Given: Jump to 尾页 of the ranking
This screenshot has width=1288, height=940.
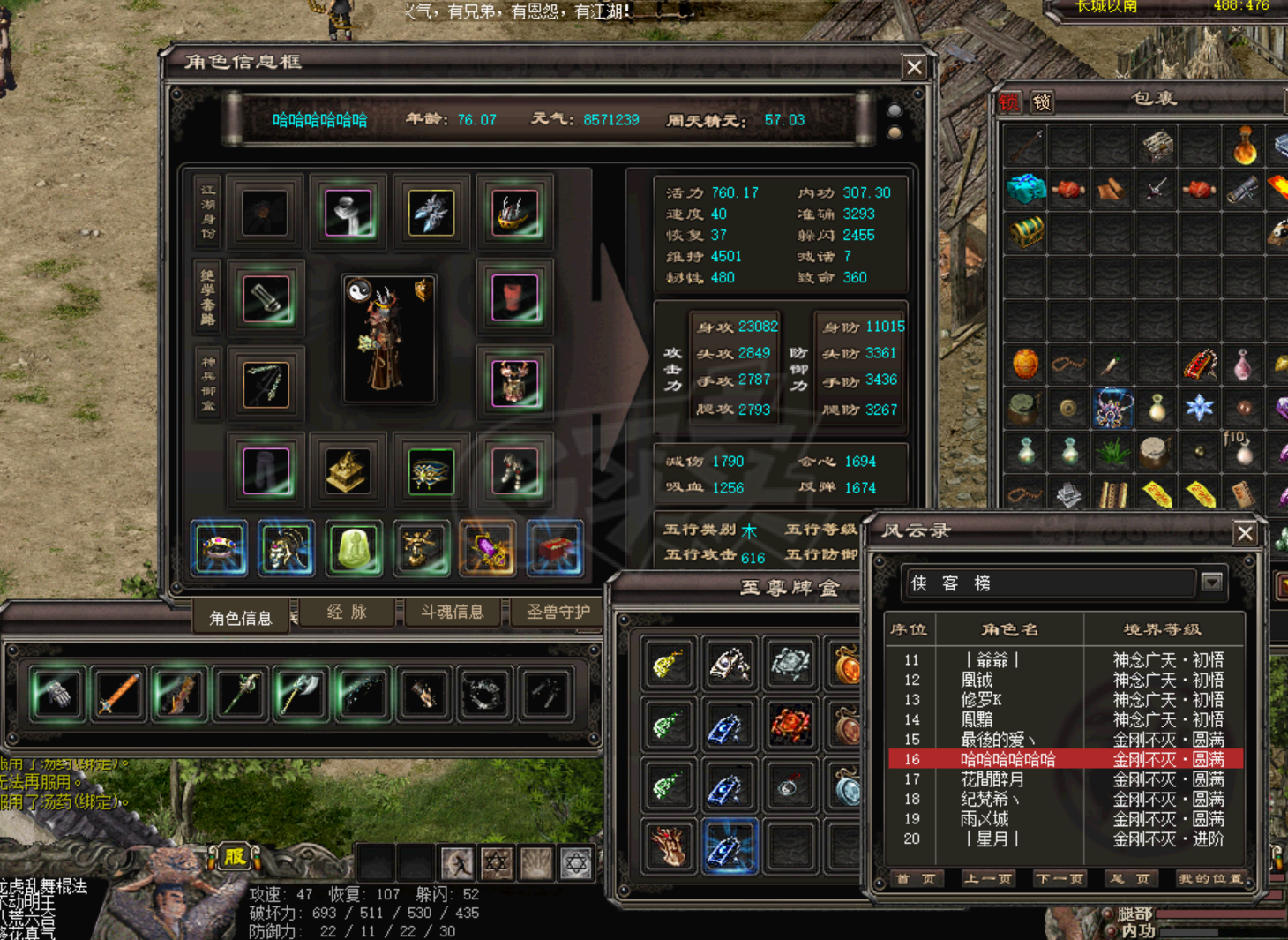Looking at the screenshot, I should coord(1131,878).
